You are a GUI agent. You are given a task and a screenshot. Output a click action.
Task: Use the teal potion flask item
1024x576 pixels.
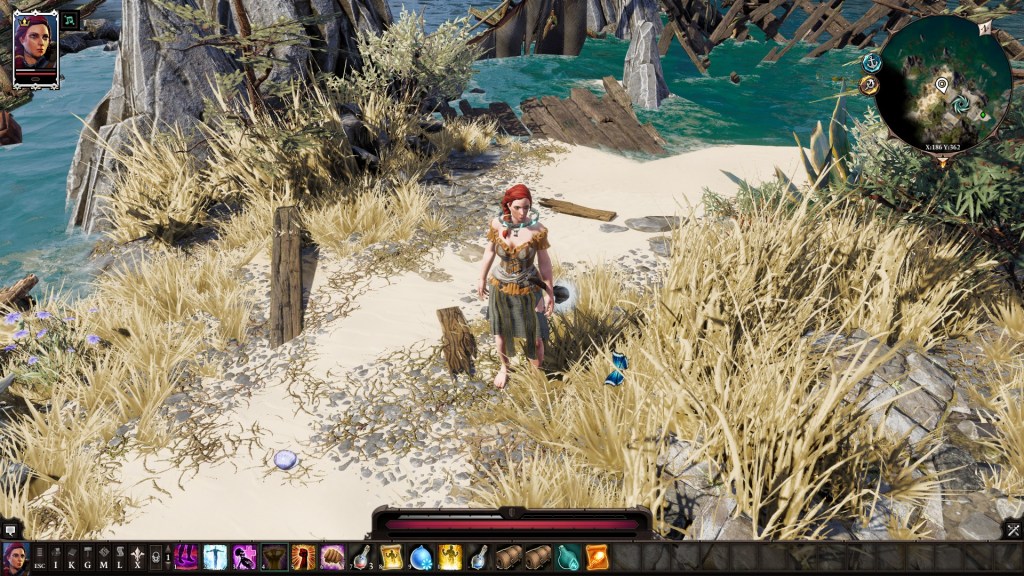coord(568,557)
